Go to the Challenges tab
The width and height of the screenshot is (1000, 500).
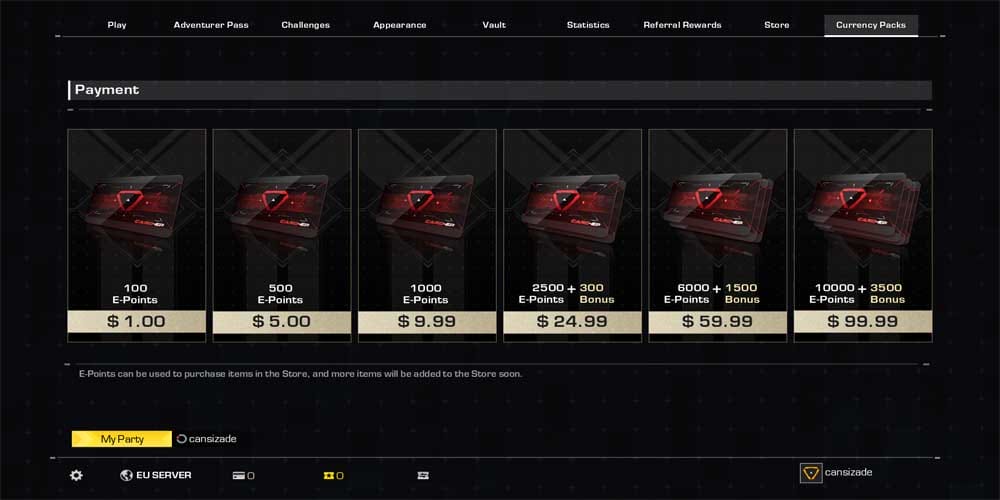tap(305, 25)
